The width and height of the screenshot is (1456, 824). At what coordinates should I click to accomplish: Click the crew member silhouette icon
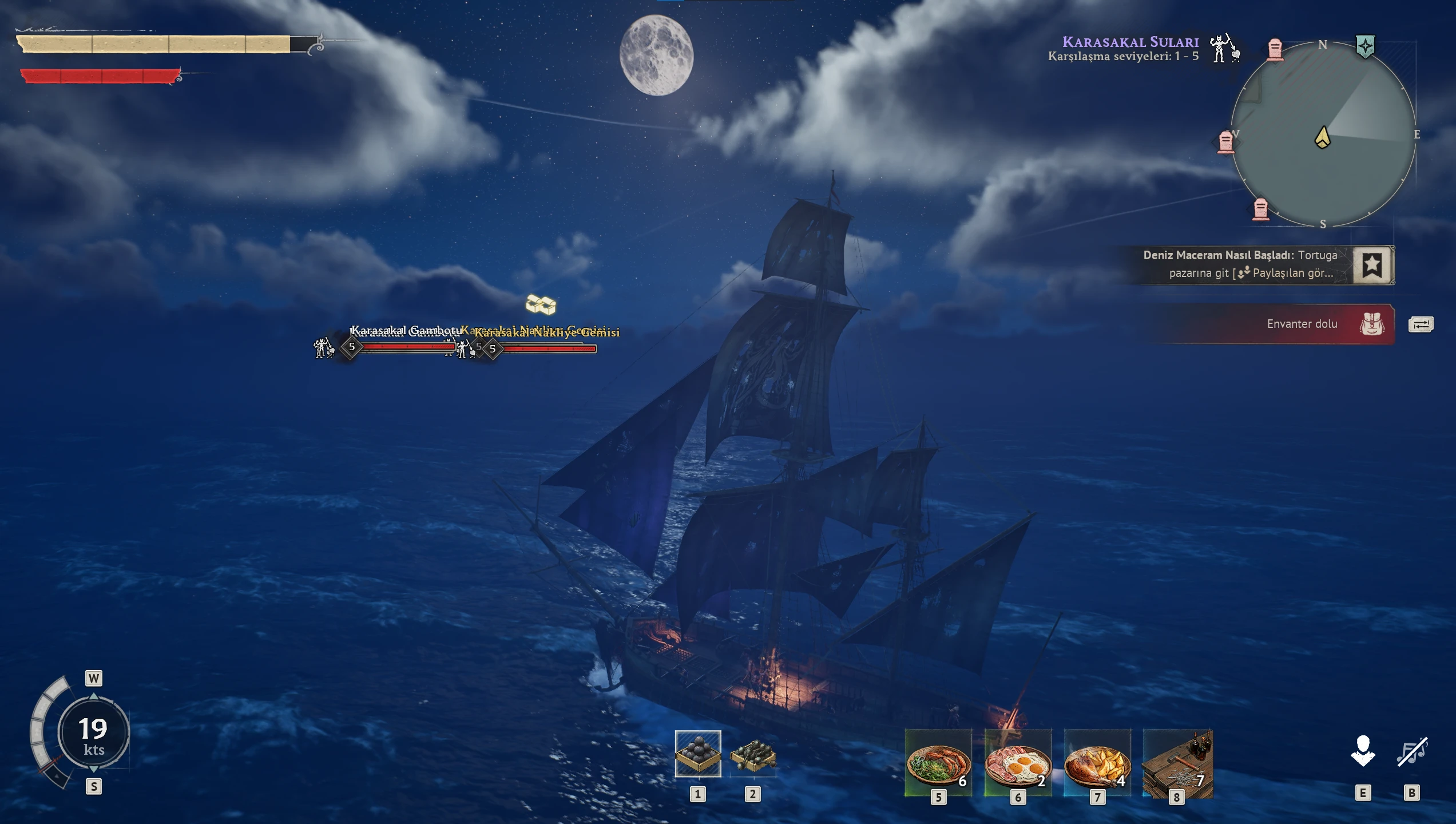point(1363,751)
